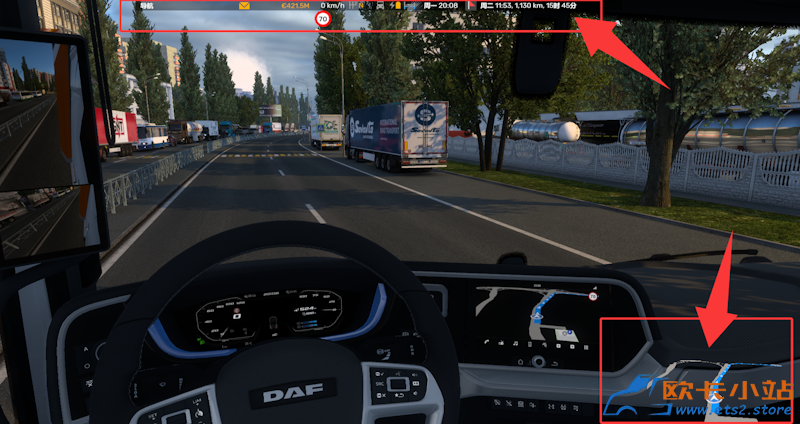Click the red destination flag icon
The image size is (800, 424).
tap(472, 6)
